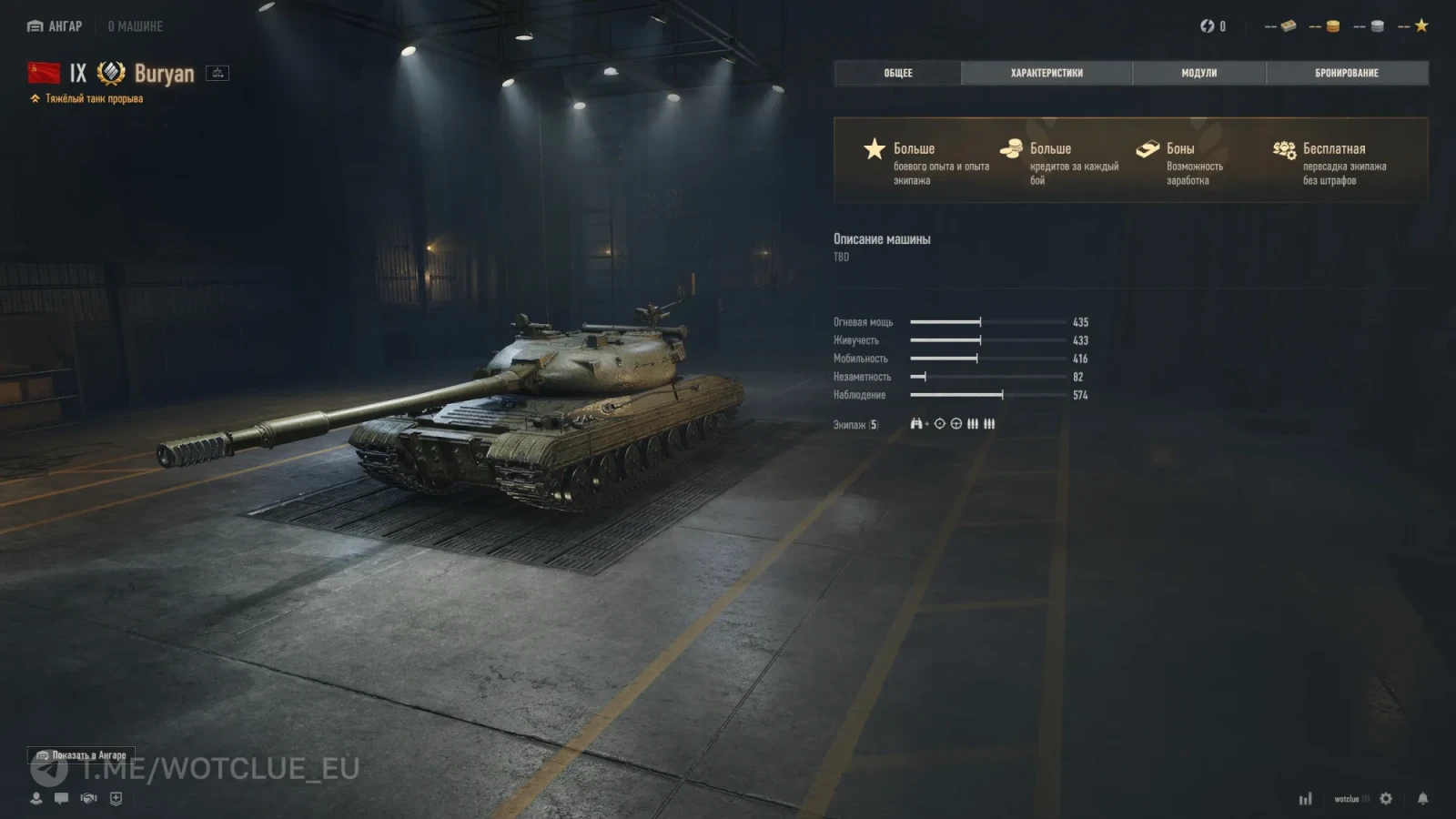Open the contacts person icon
Image resolution: width=1456 pixels, height=819 pixels.
36,798
